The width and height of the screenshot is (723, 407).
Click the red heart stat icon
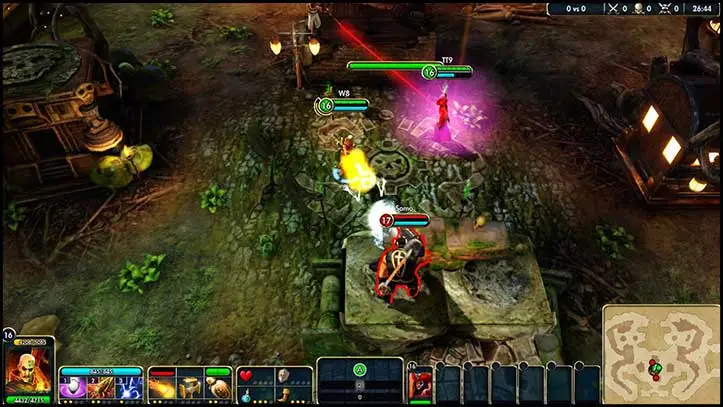click(x=246, y=376)
